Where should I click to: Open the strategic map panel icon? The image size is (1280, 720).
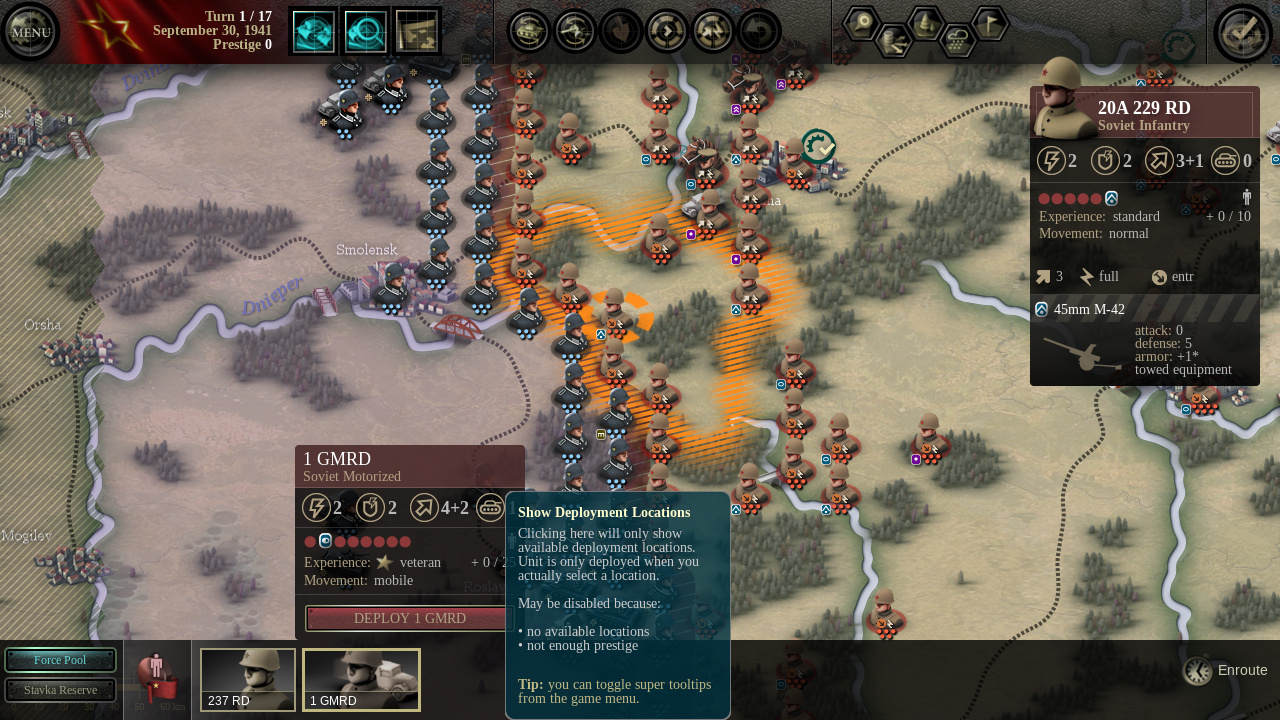pyautogui.click(x=416, y=30)
